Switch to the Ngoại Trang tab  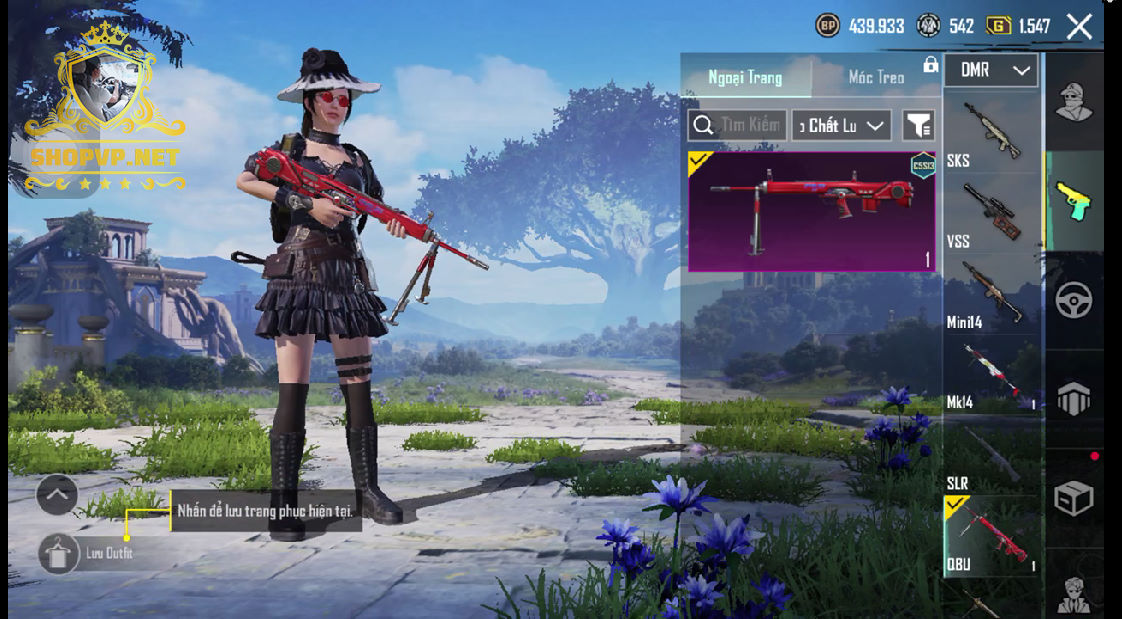coord(745,77)
